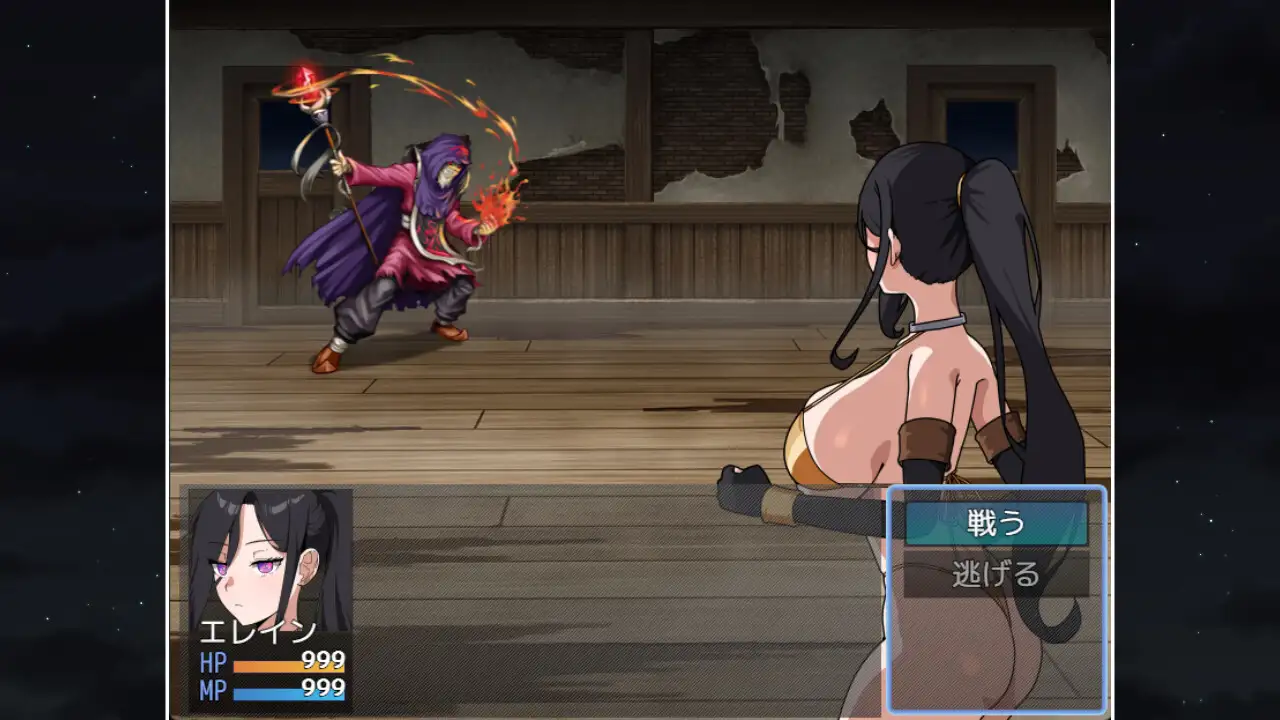The height and width of the screenshot is (720, 1280).
Task: Click エレイン's character portrait
Action: [270, 560]
